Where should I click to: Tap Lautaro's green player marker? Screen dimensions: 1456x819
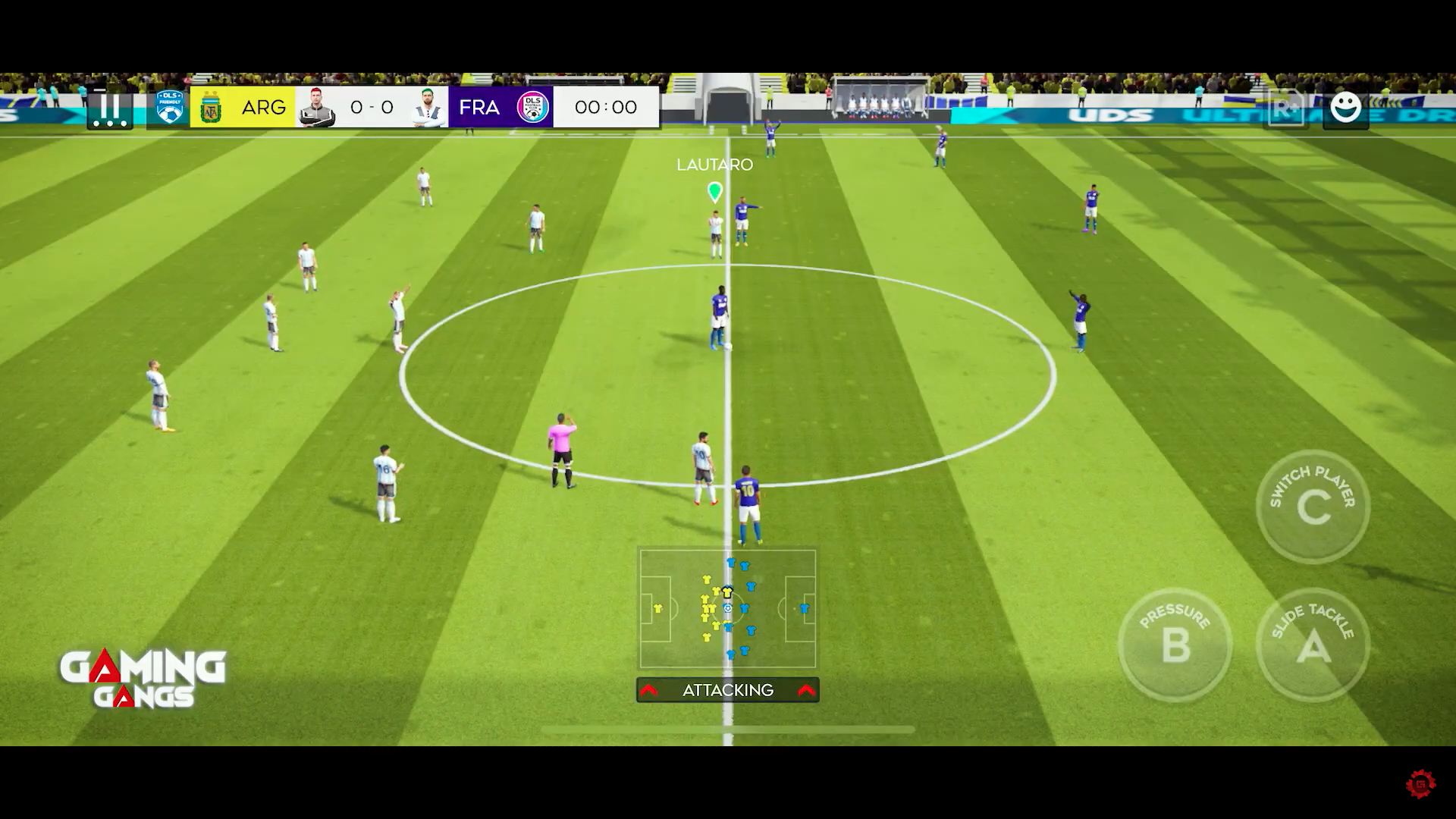(714, 192)
